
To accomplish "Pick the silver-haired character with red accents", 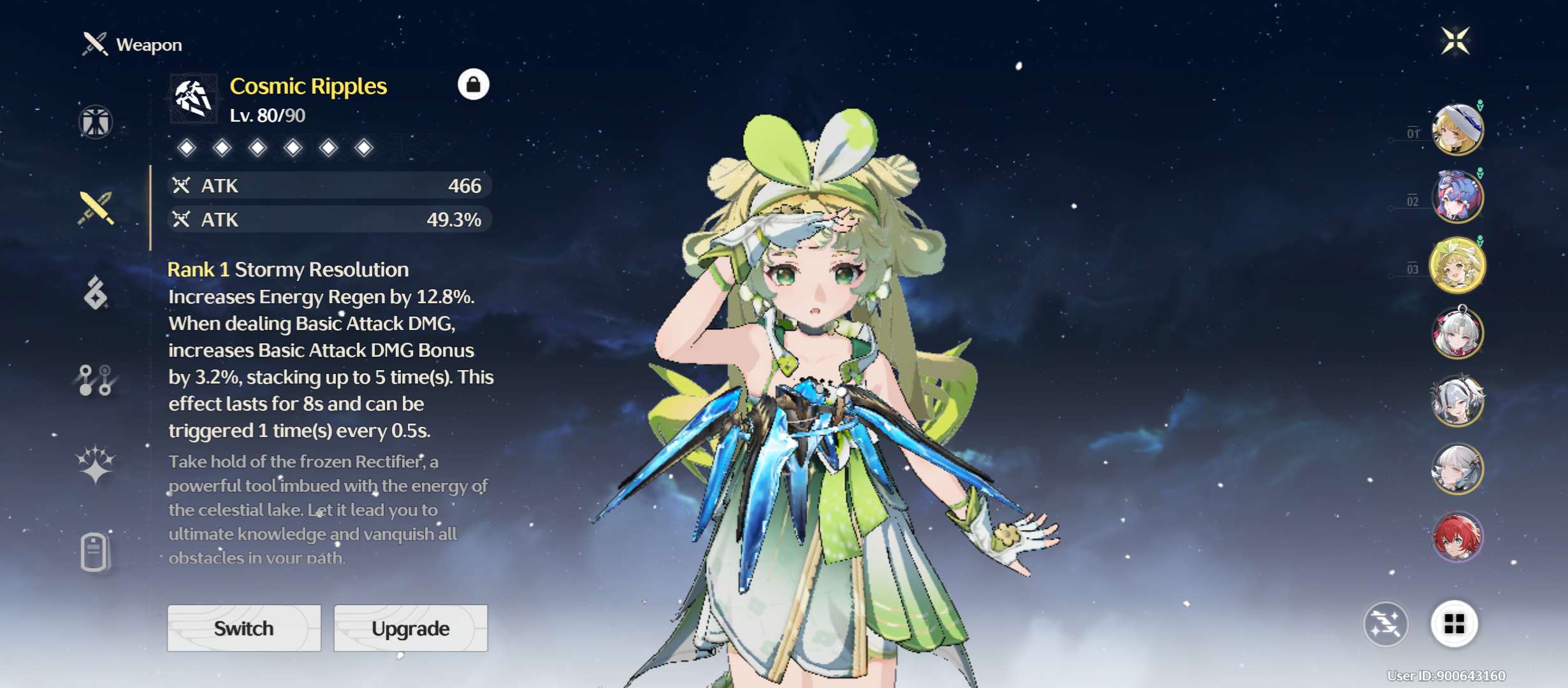I will tap(1457, 333).
